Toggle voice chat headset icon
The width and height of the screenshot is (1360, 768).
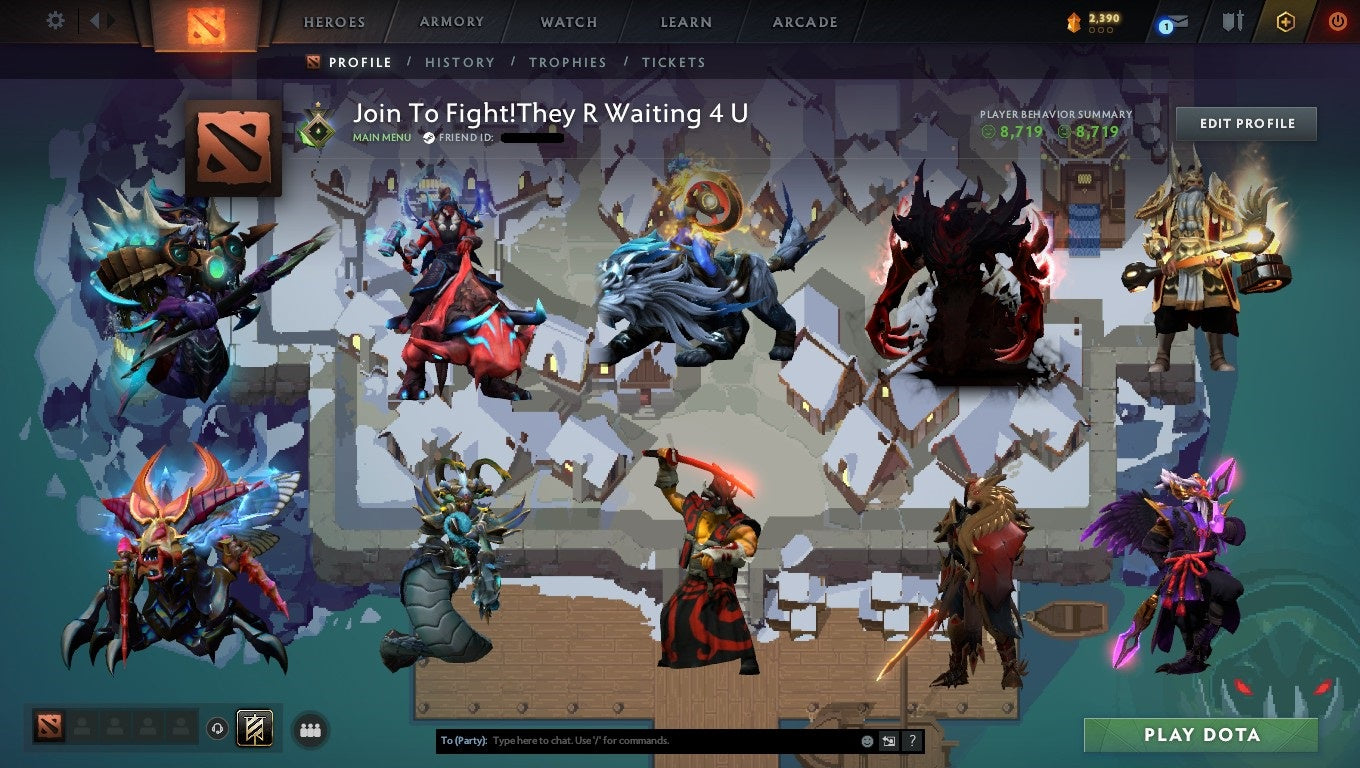(218, 729)
